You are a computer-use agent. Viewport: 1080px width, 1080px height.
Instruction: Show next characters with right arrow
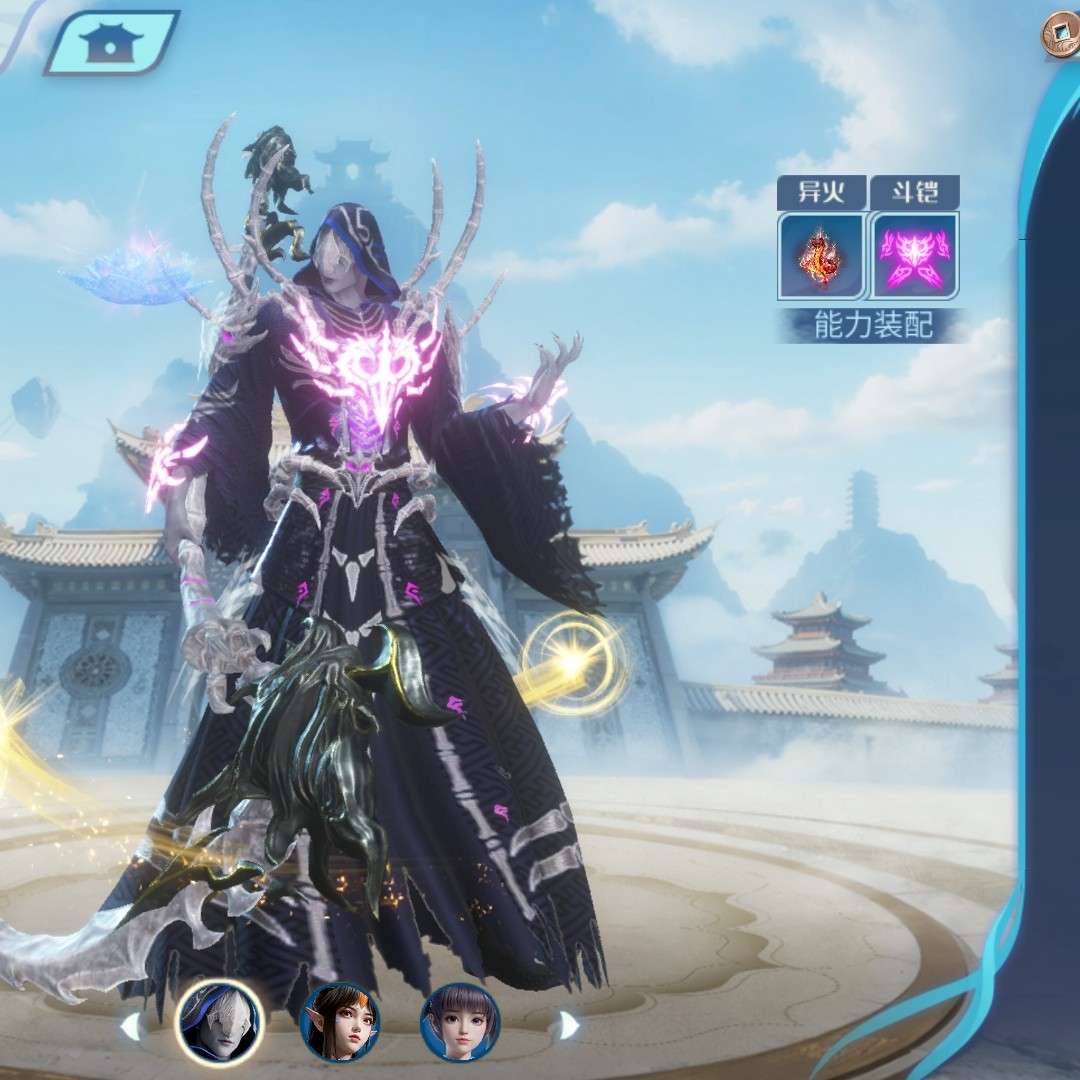pos(567,1025)
